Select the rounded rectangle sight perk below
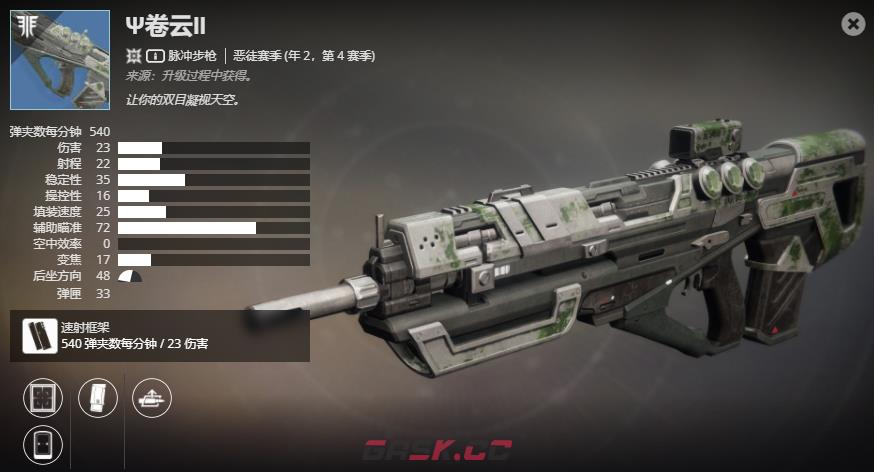Viewport: 874px width, 472px height. click(43, 444)
